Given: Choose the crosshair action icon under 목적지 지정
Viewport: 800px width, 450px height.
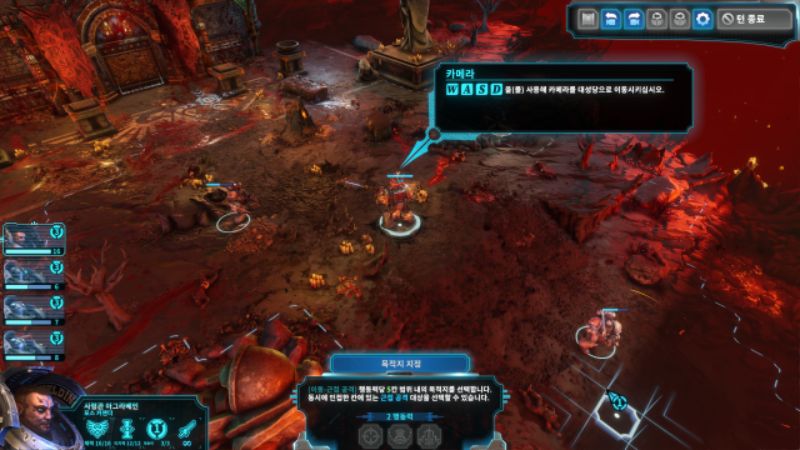Looking at the screenshot, I should click(x=372, y=435).
